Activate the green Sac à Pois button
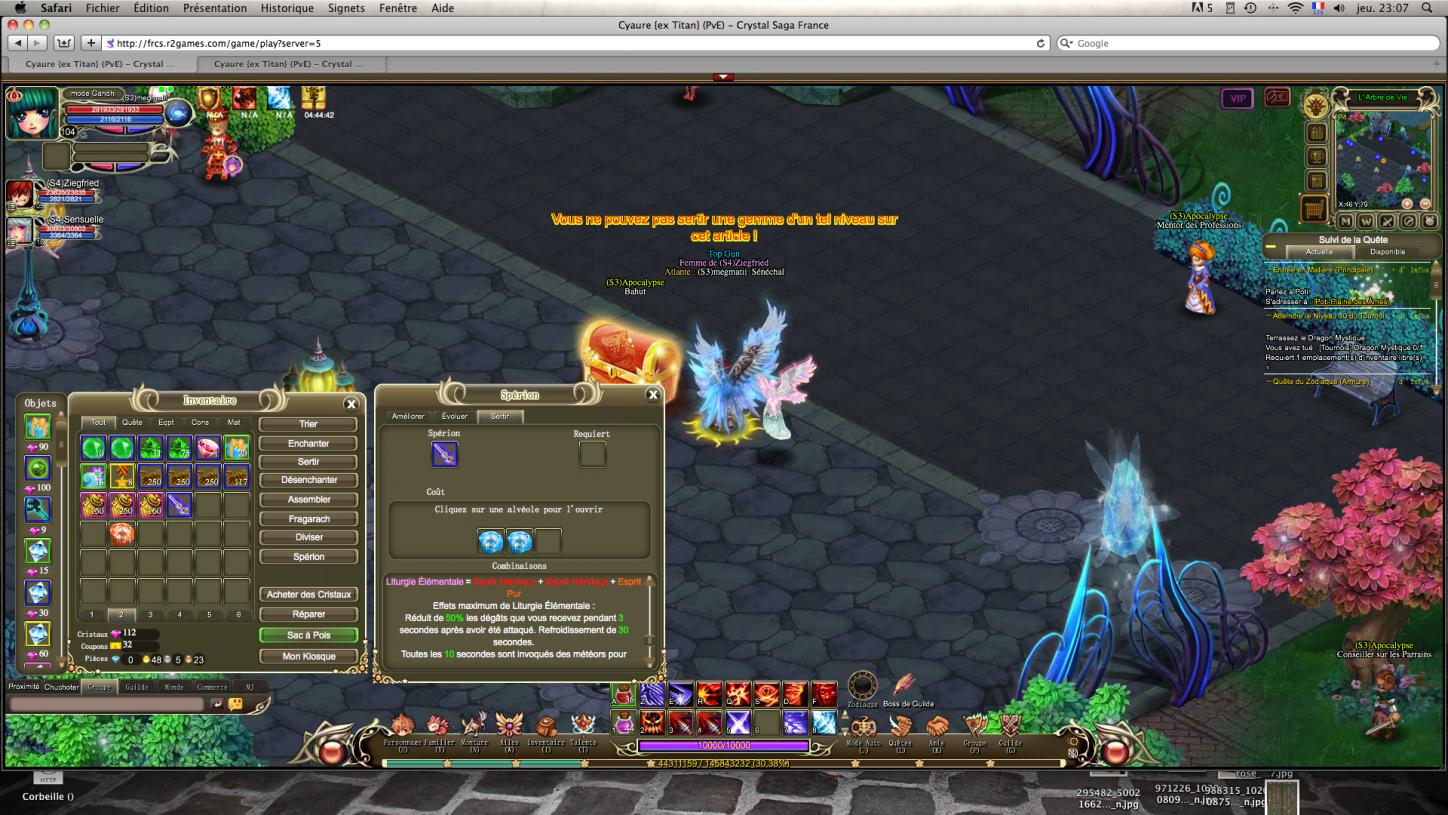This screenshot has height=815, width=1448. tap(308, 635)
